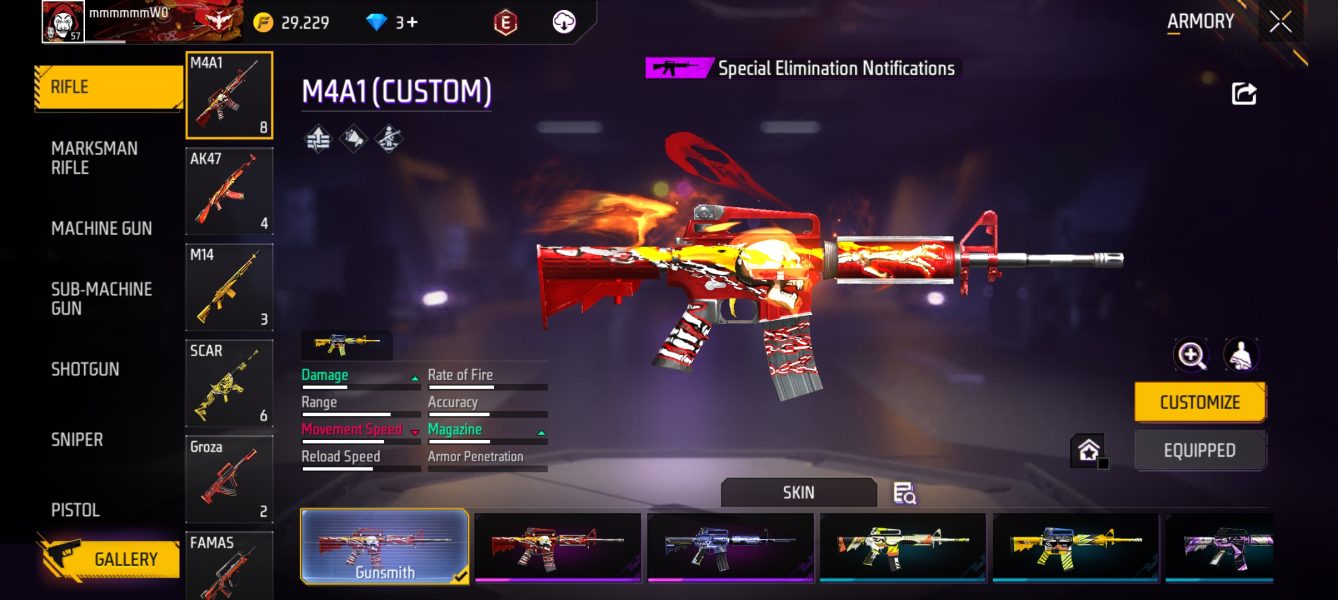Open the Skin tab

[798, 492]
